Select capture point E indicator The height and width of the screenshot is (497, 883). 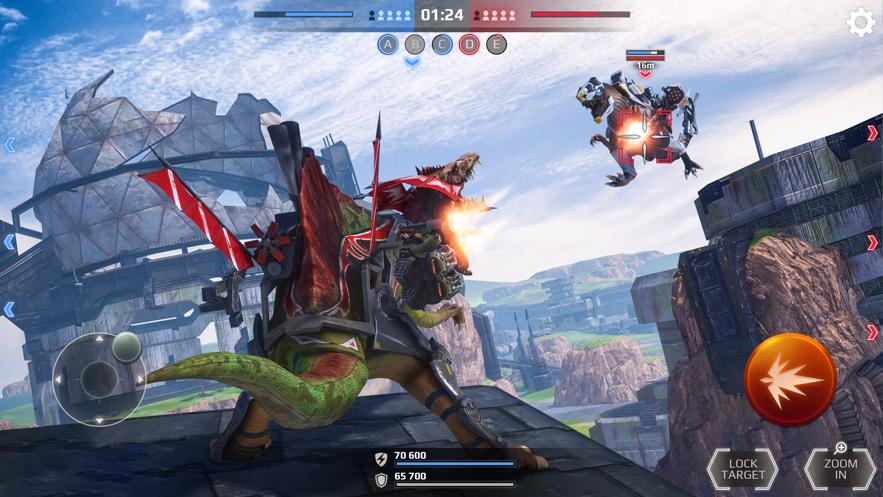[x=496, y=44]
